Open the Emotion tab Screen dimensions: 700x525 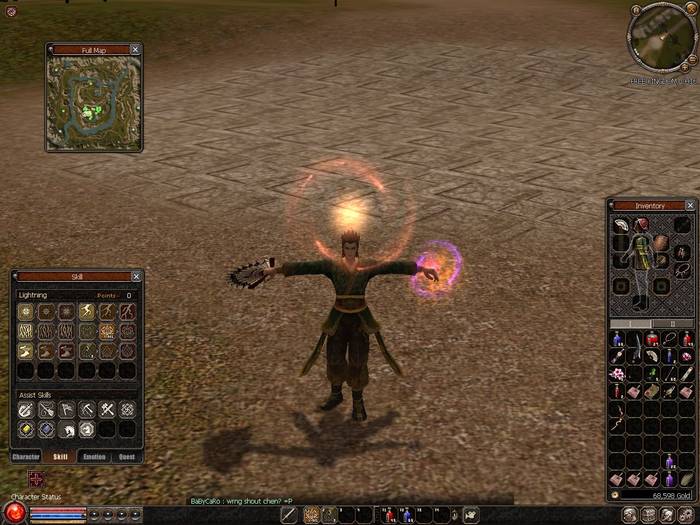94,456
